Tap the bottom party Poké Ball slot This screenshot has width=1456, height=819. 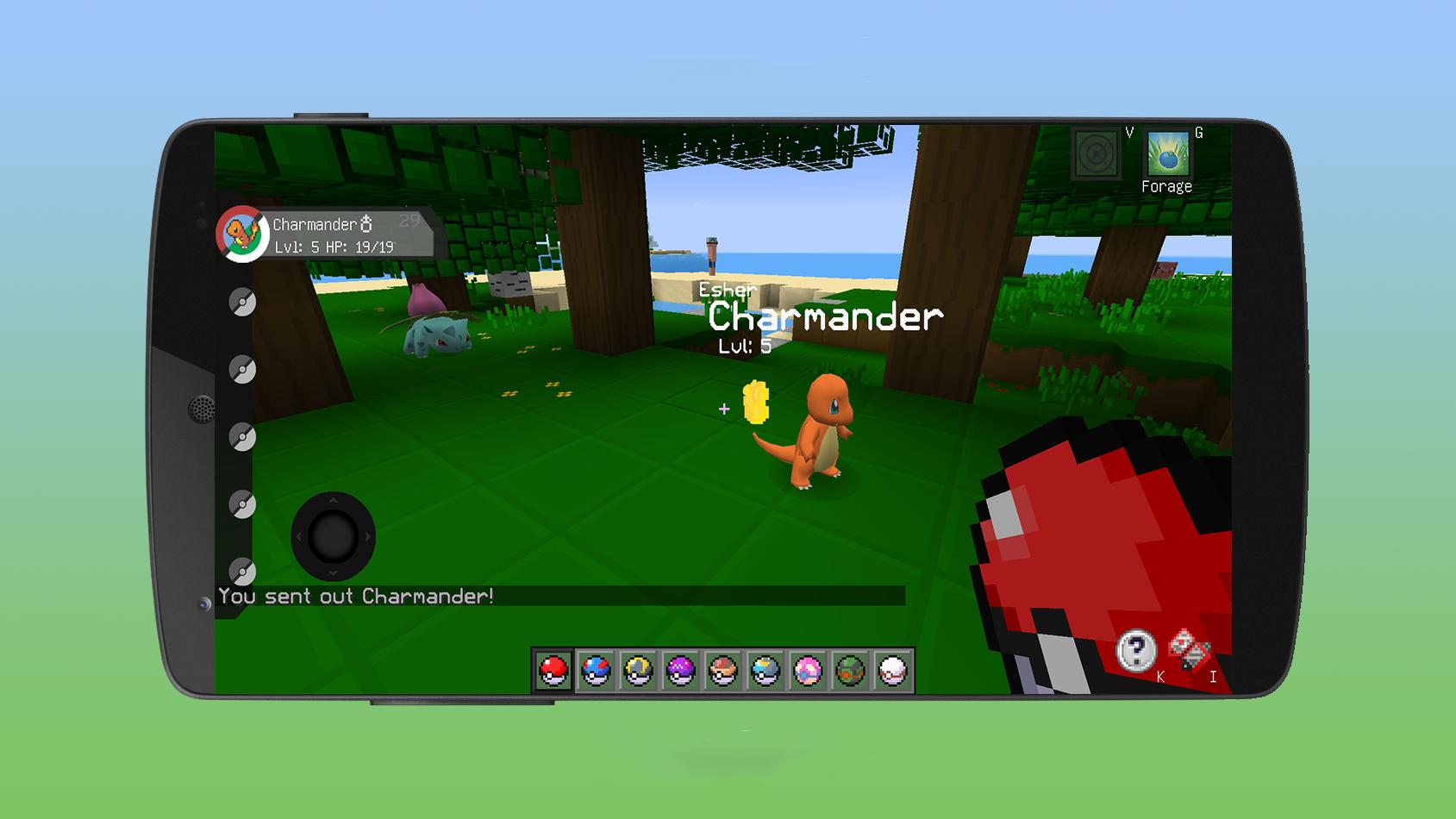point(242,572)
